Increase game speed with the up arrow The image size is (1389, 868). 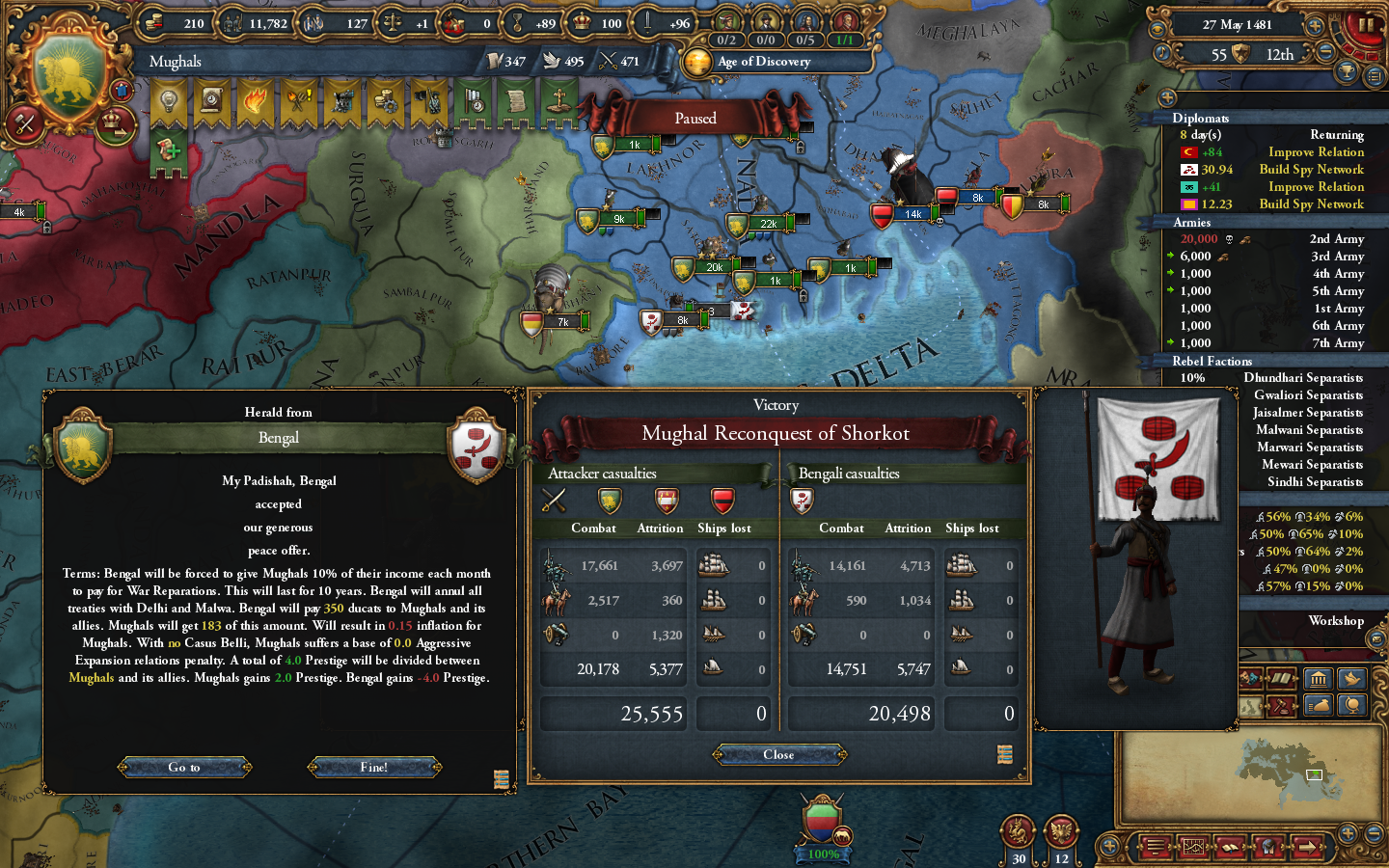(1316, 25)
